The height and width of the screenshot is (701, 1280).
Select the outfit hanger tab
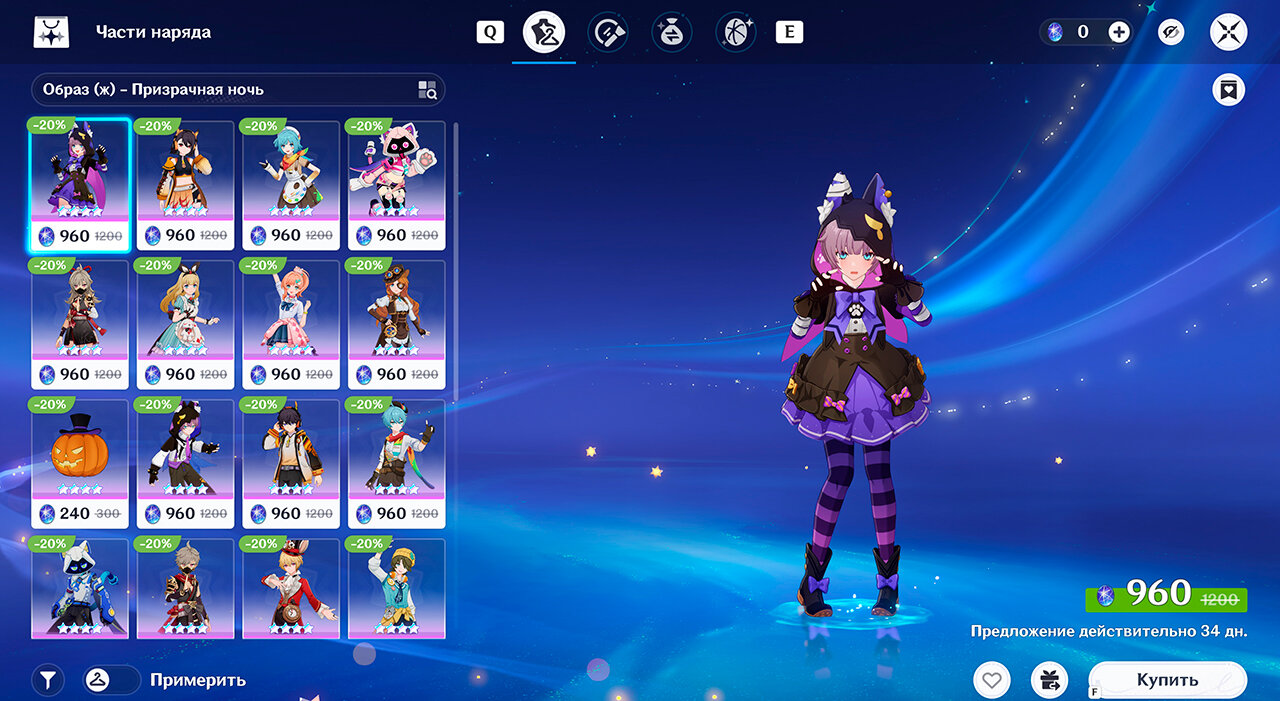click(544, 33)
